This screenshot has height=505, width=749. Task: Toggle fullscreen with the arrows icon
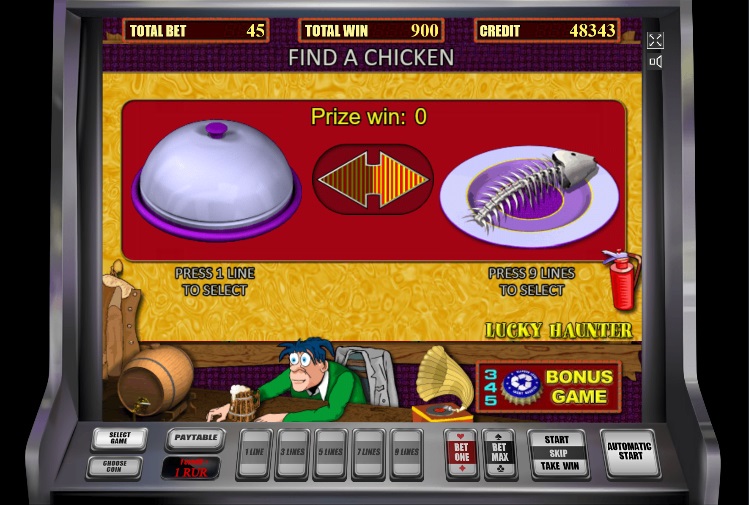(x=655, y=40)
